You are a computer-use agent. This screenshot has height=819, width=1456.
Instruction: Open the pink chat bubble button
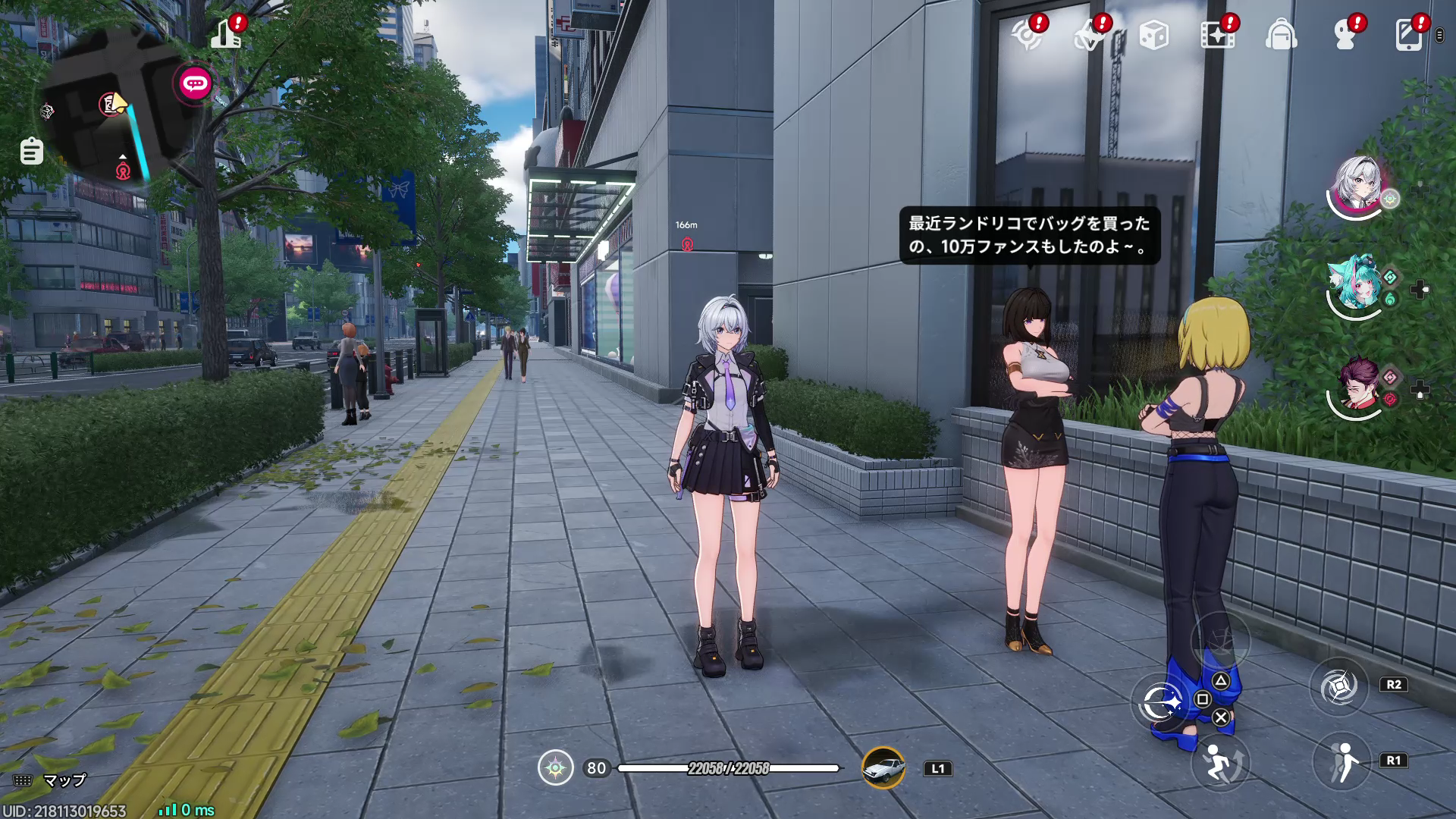coord(195,83)
